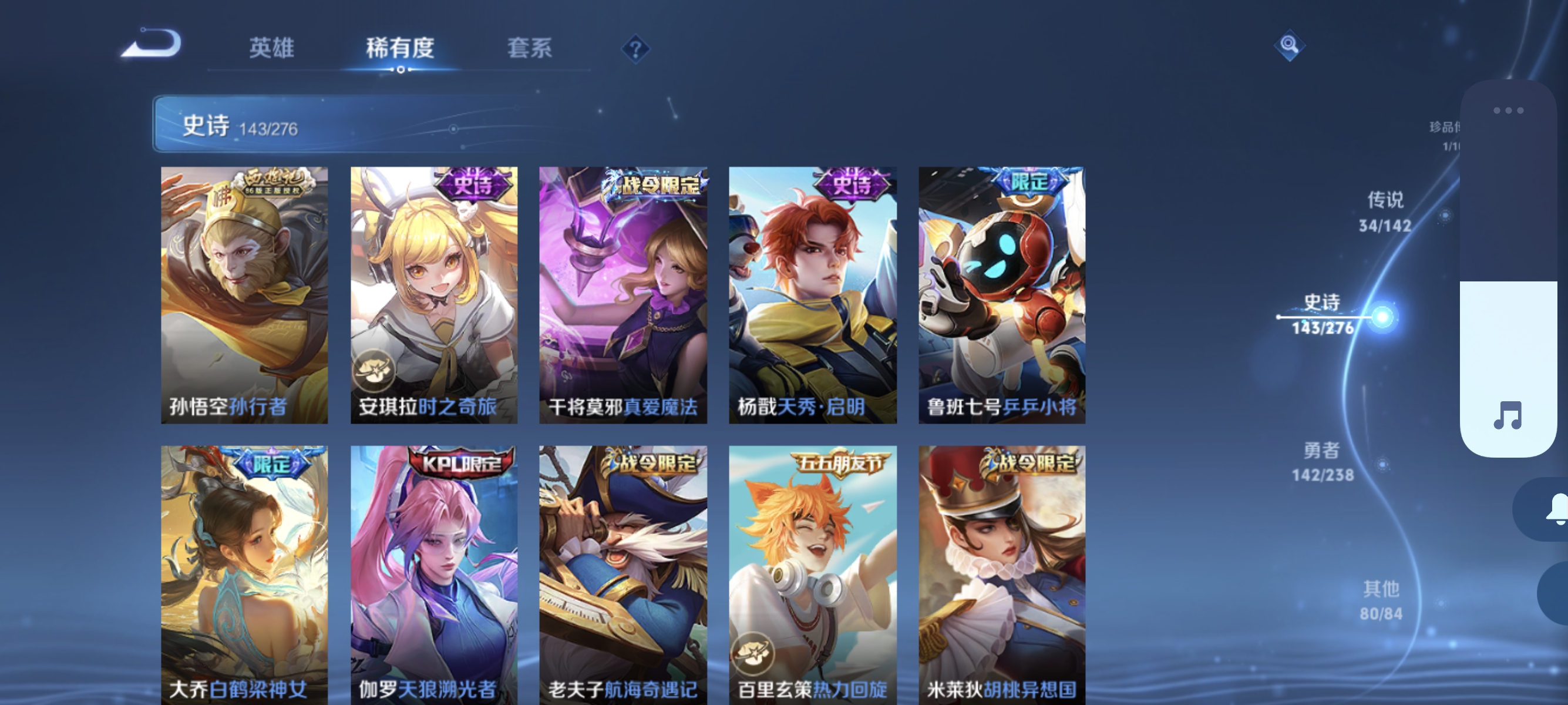Open the three-dot assistant menu
This screenshot has width=1568, height=705.
point(1508,111)
